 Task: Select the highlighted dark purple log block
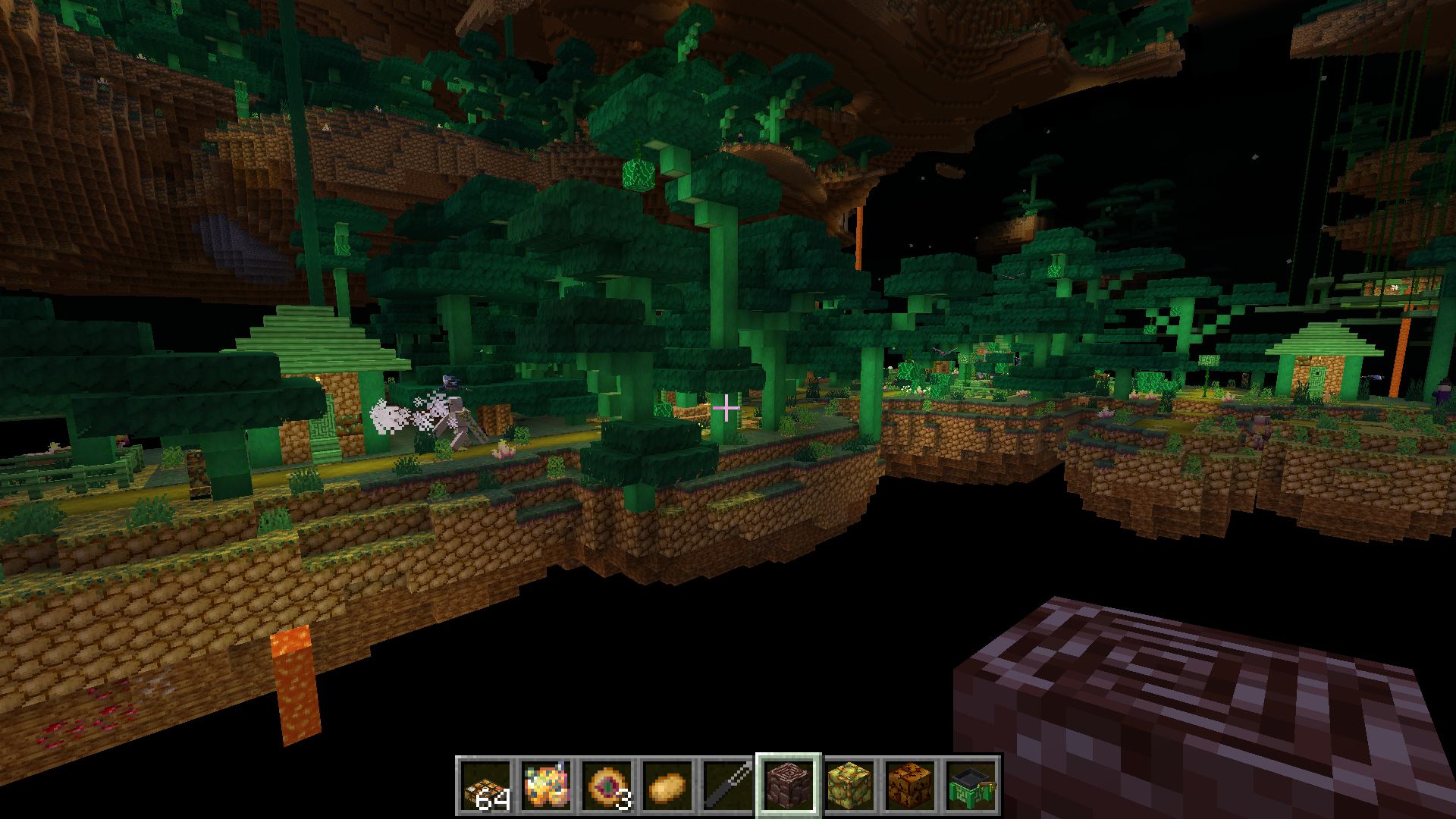pos(789,785)
